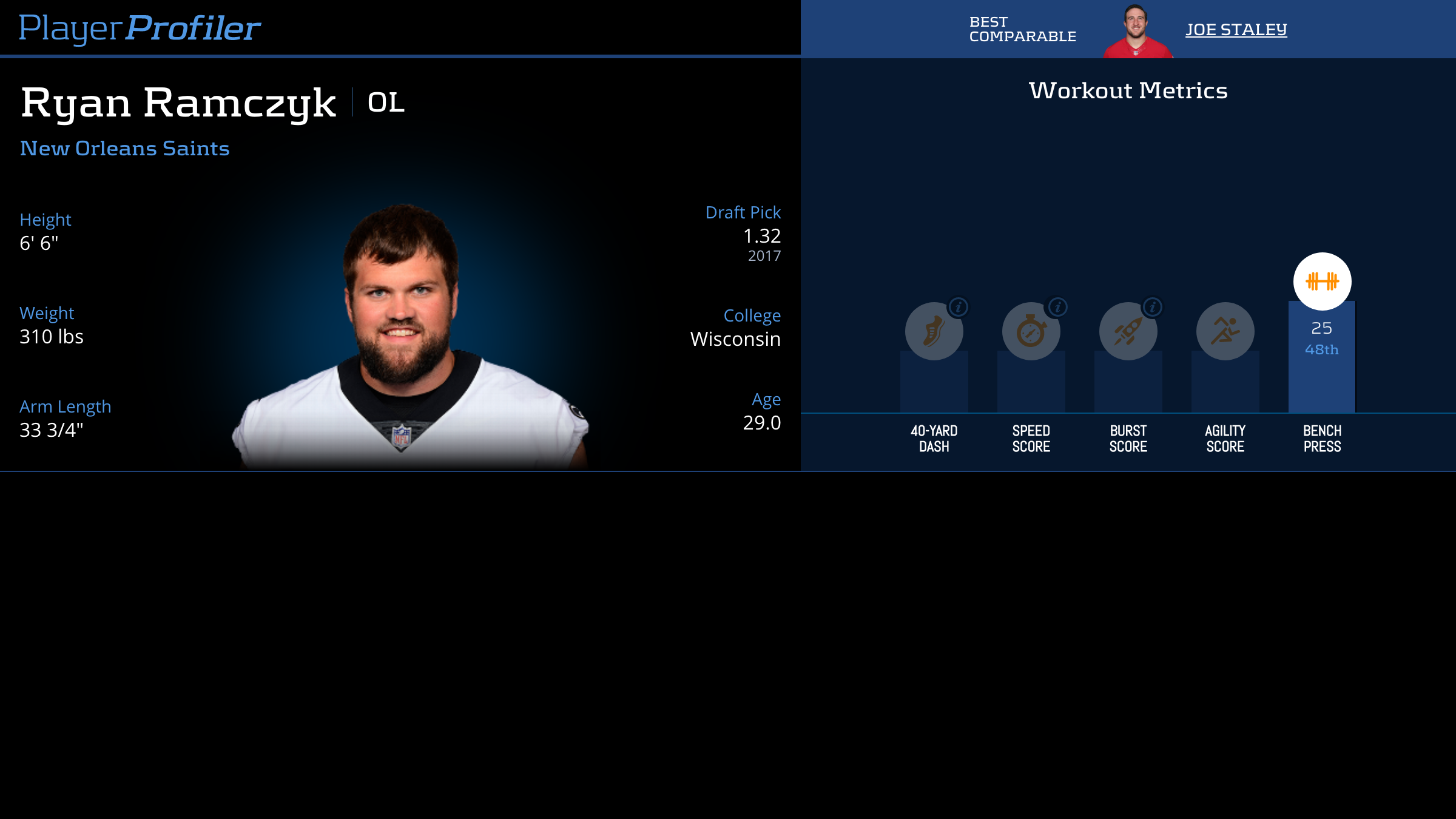Select the Agility Score runner icon
The height and width of the screenshot is (819, 1456).
click(1225, 331)
